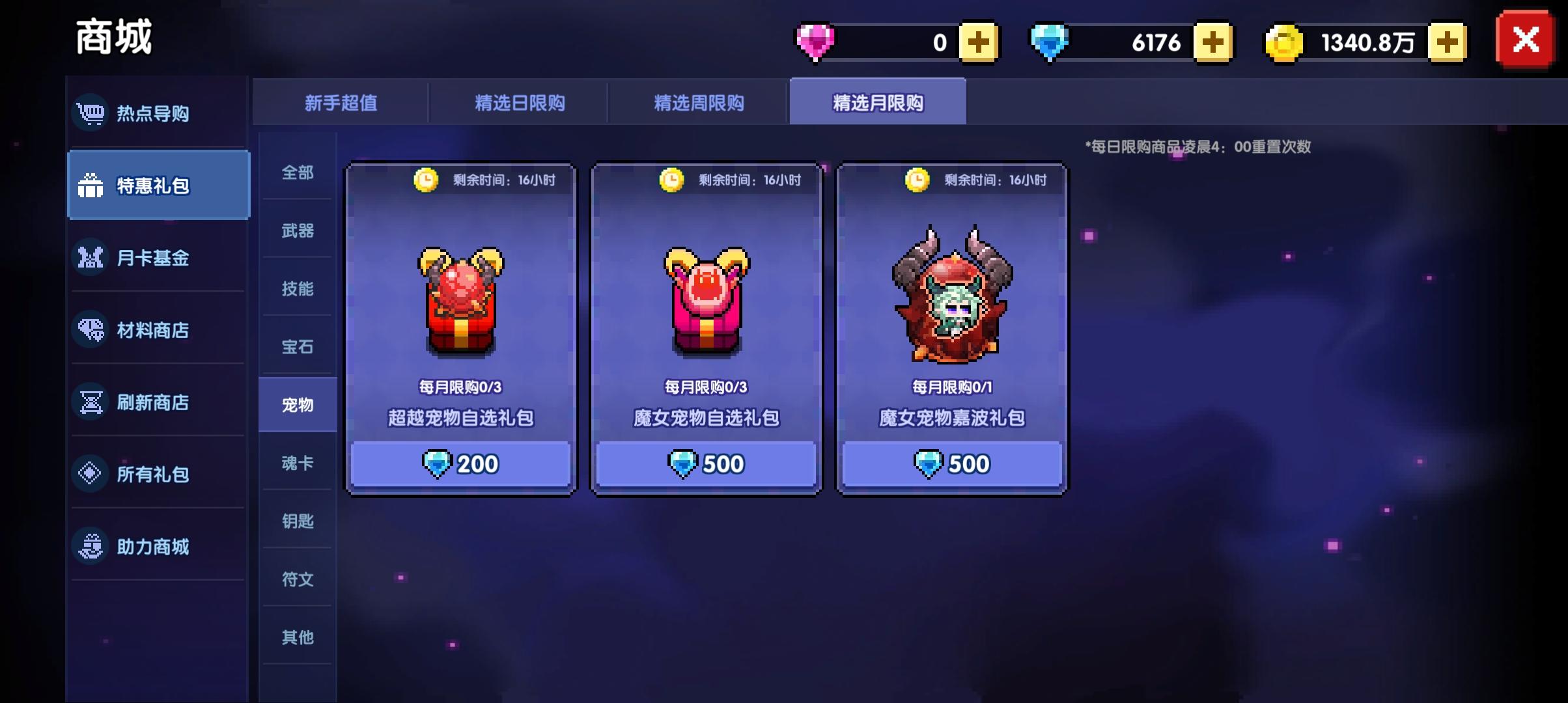Buy 超越宠物自选礼包 for 200 diamonds
This screenshot has width=1568, height=703.
tap(459, 463)
